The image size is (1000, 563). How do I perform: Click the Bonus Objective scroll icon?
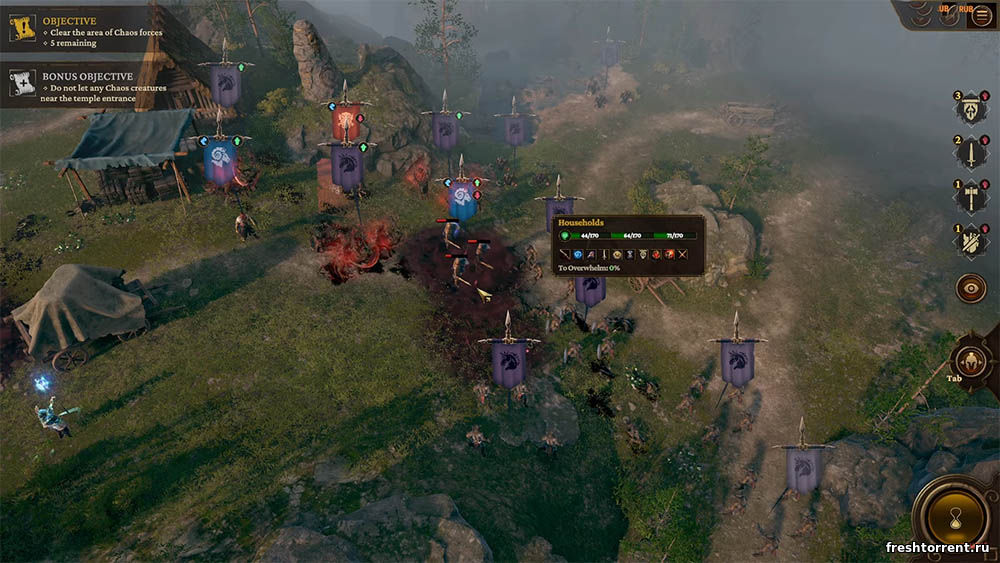(x=22, y=82)
